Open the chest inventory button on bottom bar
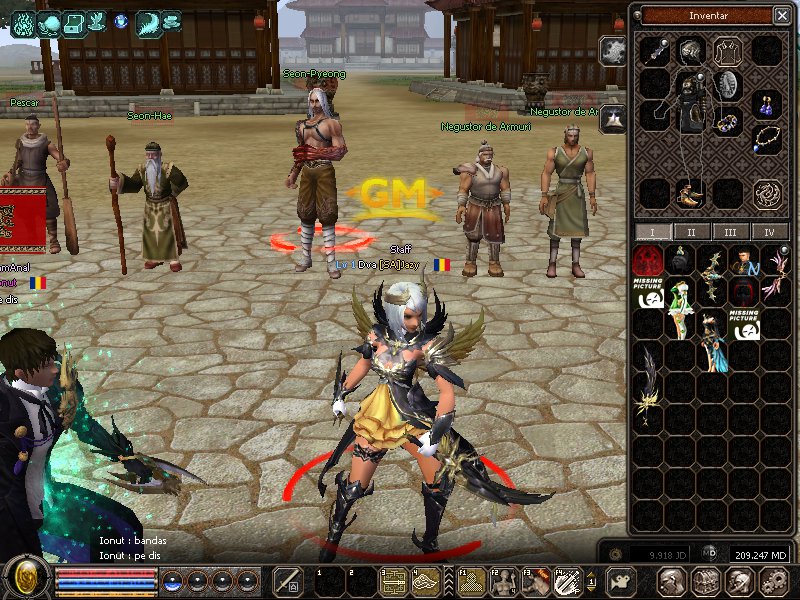This screenshot has height=600, width=800. point(705,580)
